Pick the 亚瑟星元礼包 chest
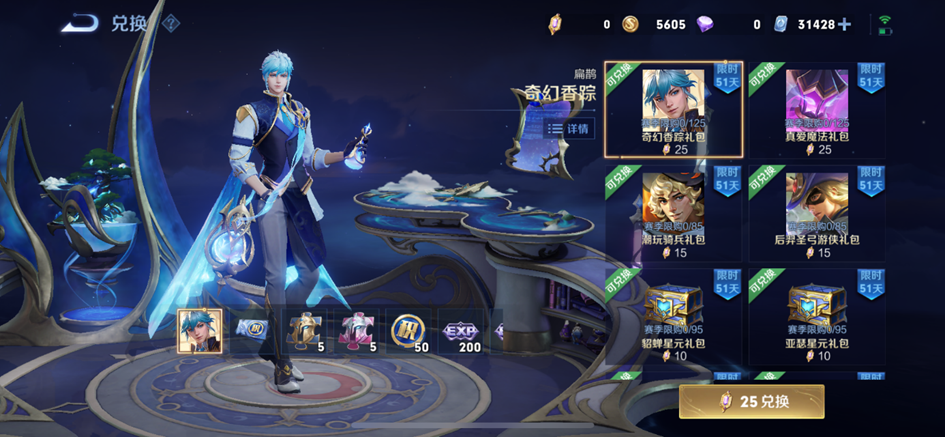945x437 pixels. [816, 315]
